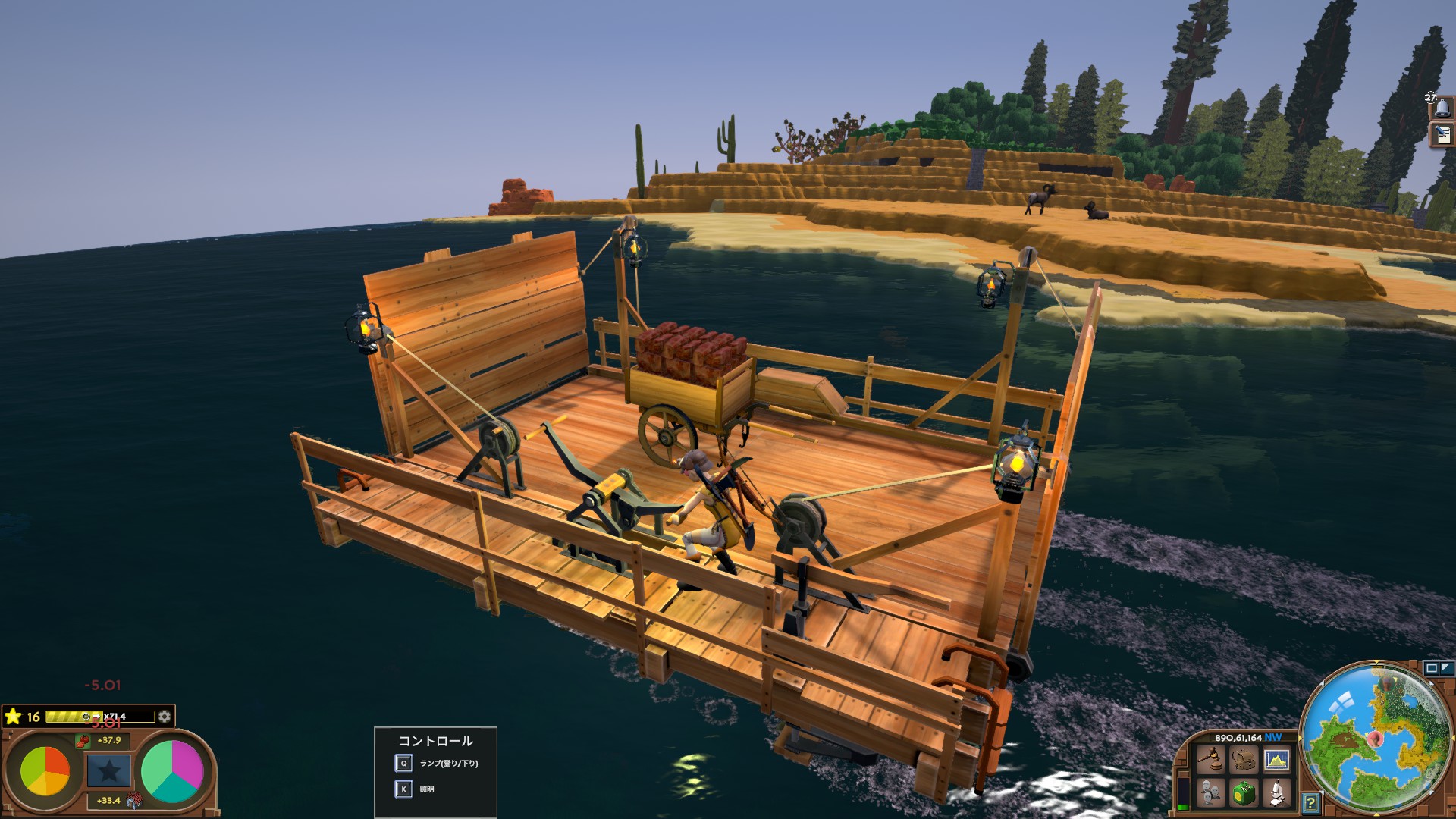Open the notes paper-and-pen icon
The width and height of the screenshot is (1456, 819).
[1442, 135]
